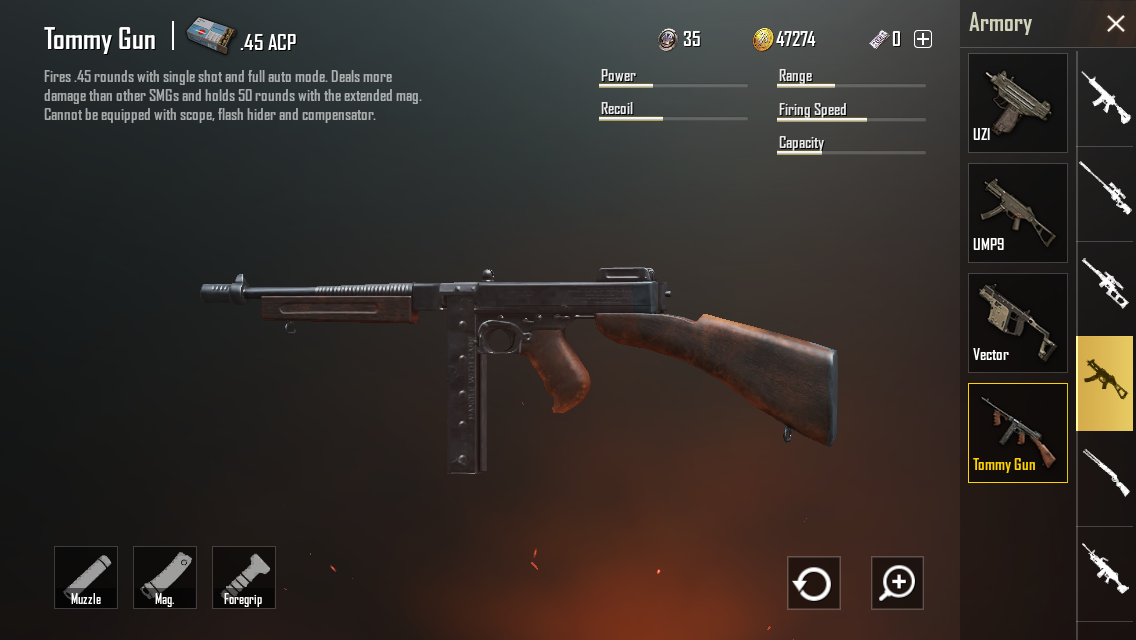This screenshot has height=640, width=1136.
Task: Click the magnifier zoom-in button
Action: point(897,583)
